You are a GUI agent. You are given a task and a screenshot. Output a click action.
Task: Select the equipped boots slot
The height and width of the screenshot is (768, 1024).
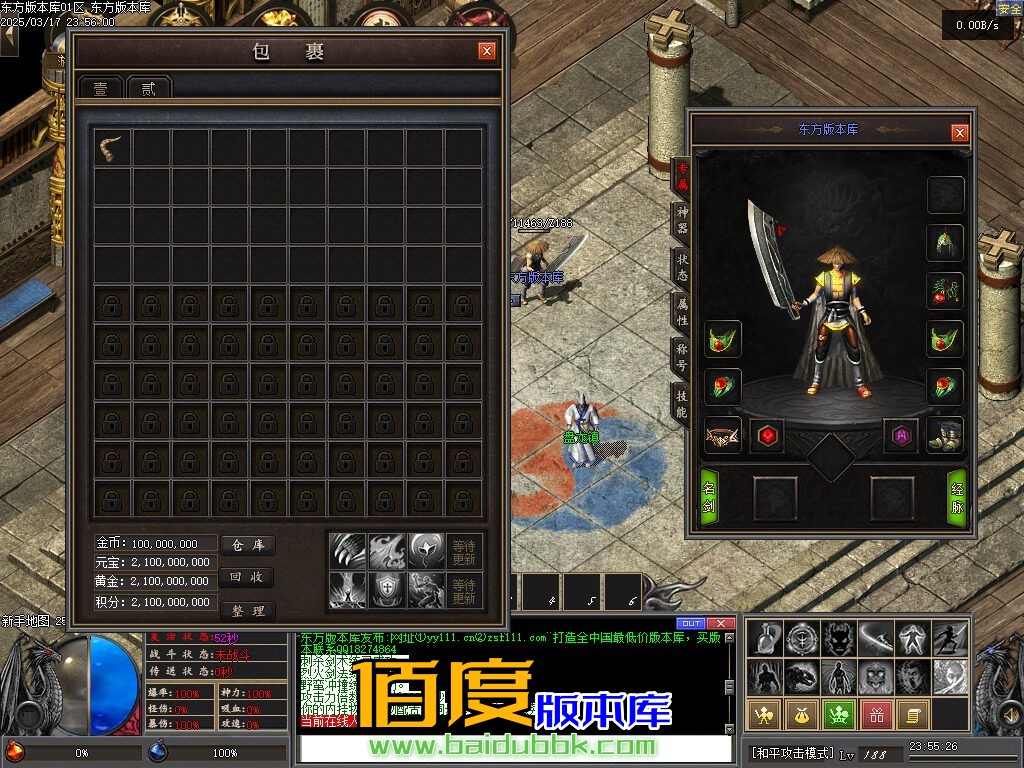(x=945, y=435)
